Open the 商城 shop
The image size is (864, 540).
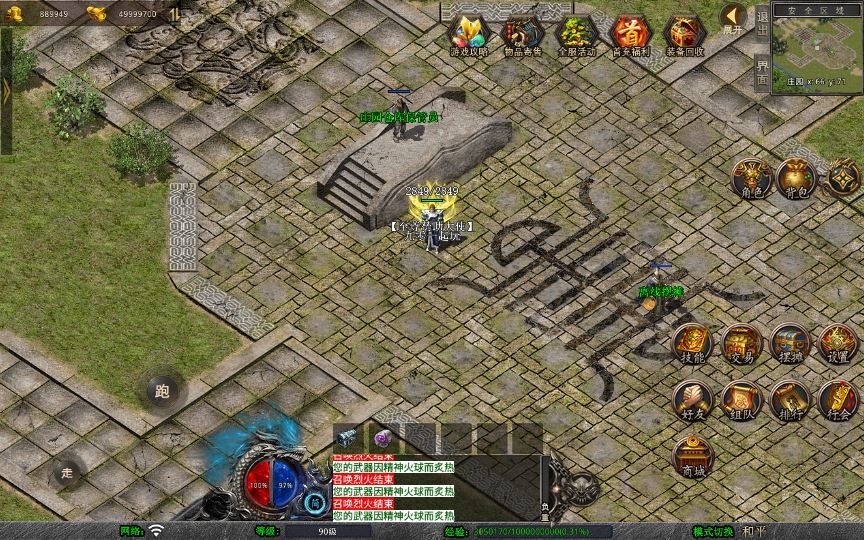(692, 456)
